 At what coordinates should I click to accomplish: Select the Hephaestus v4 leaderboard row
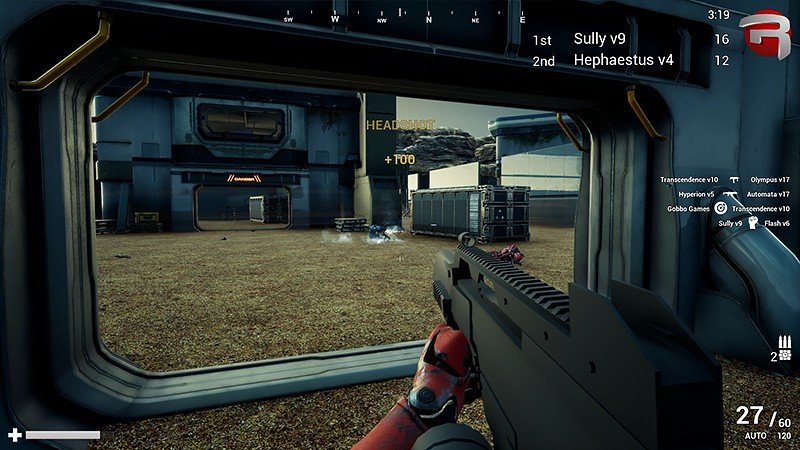pos(623,60)
